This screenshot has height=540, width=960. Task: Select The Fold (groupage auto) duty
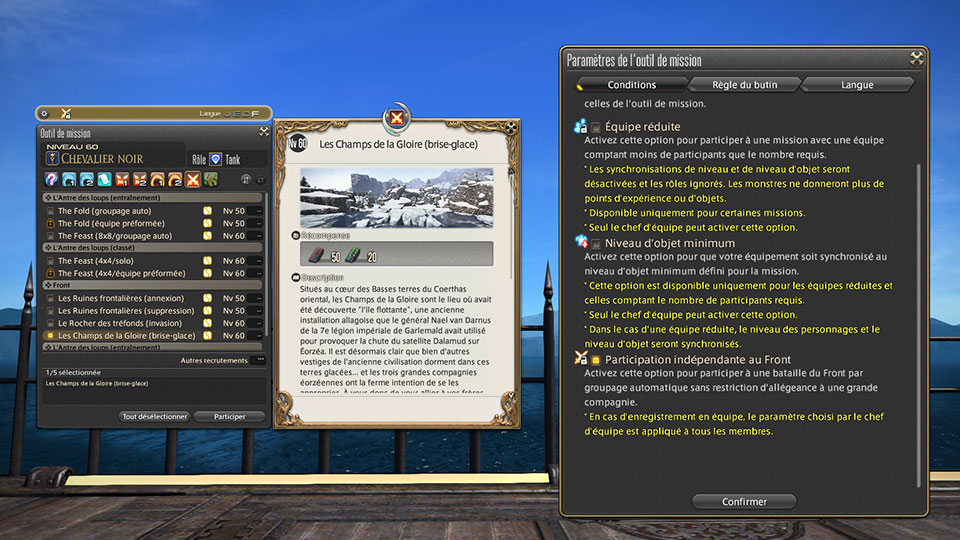tap(50, 211)
